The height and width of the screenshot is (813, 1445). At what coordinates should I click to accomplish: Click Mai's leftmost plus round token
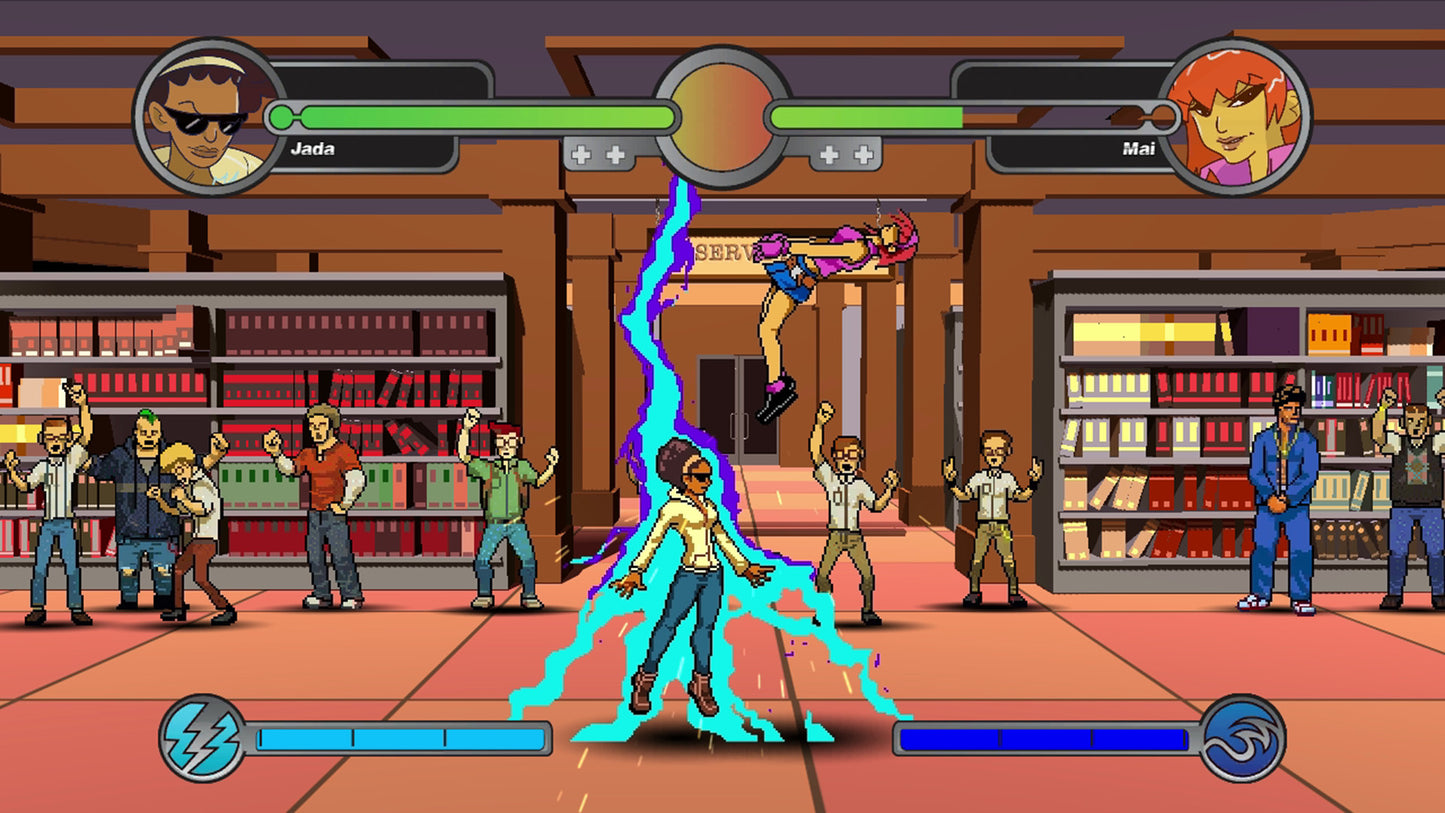point(830,155)
